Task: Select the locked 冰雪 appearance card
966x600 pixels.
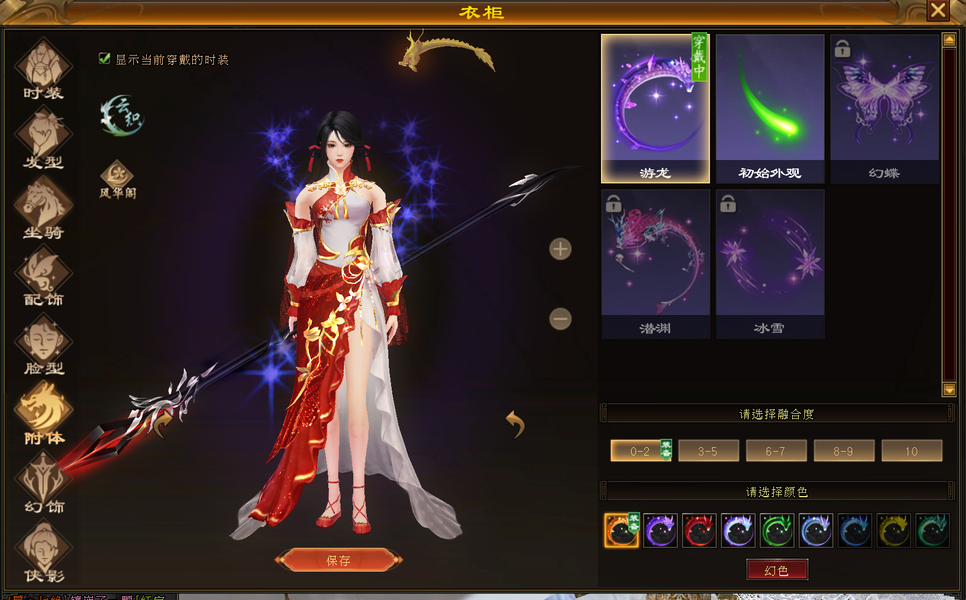Action: (769, 263)
